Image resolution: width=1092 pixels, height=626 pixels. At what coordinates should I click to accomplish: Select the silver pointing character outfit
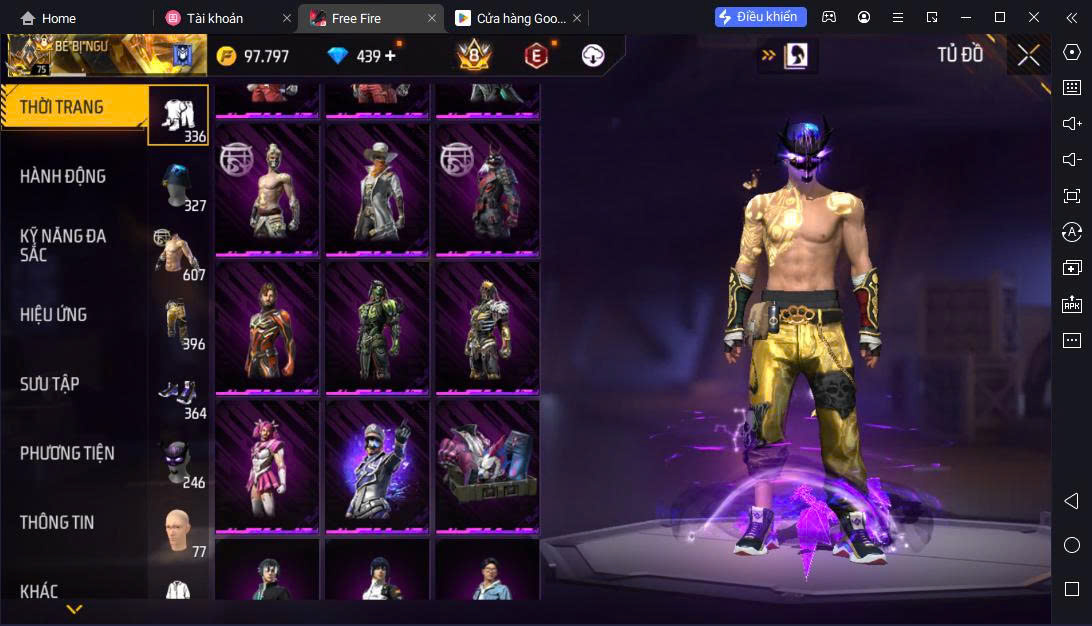(x=377, y=466)
